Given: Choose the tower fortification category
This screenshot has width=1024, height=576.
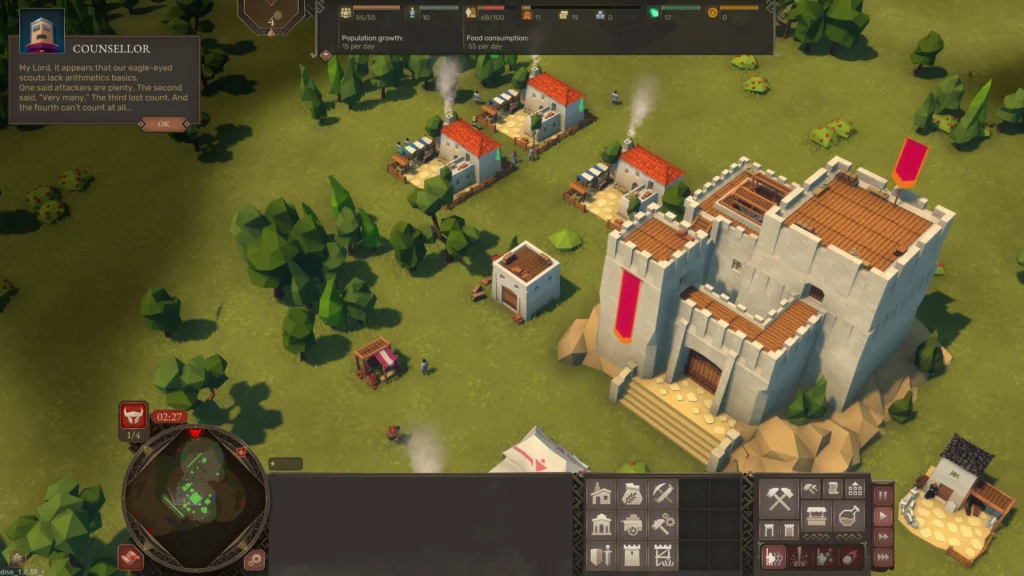Looking at the screenshot, I should 633,556.
